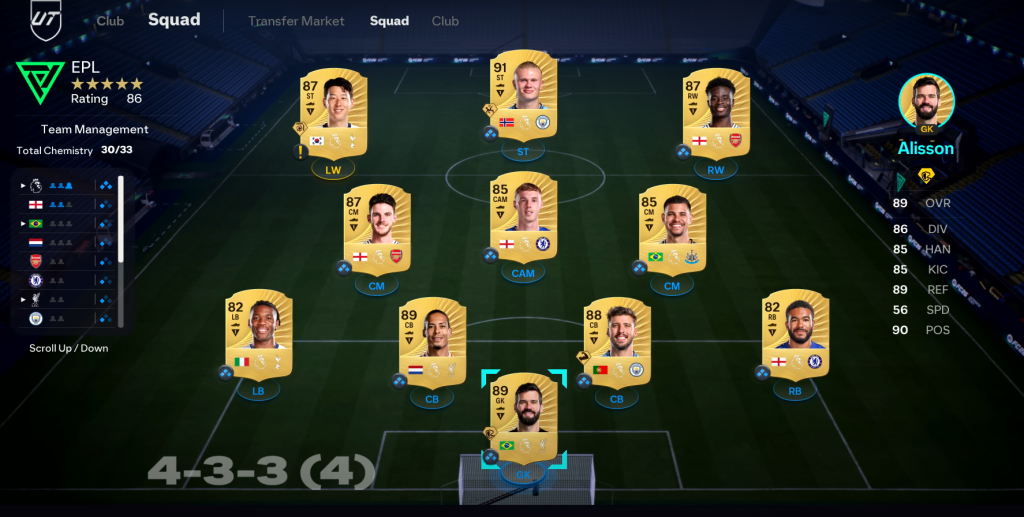Open Team Management
1024x517 pixels.
(94, 129)
